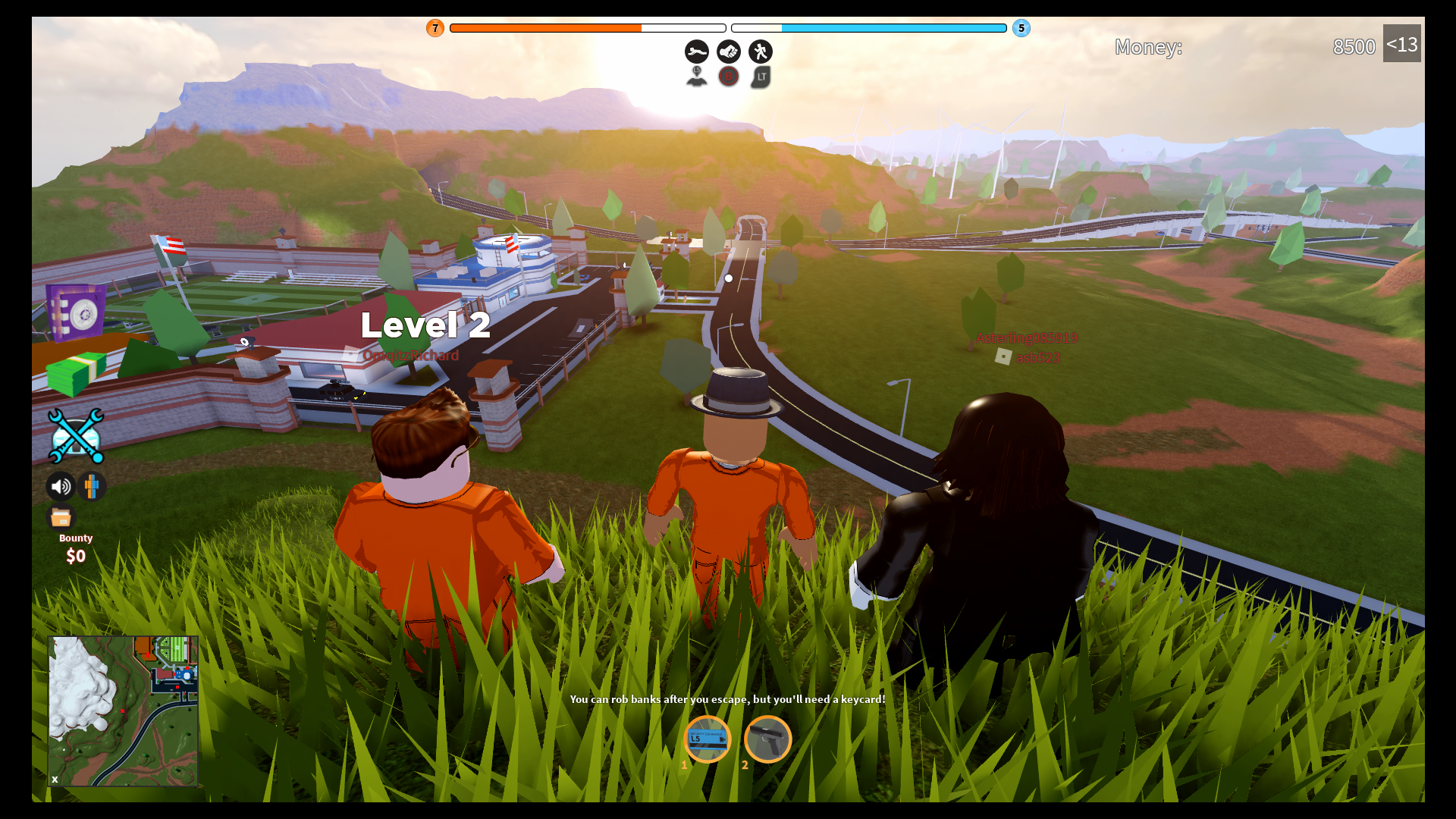Click the LT chat bubble icon

coord(761,76)
